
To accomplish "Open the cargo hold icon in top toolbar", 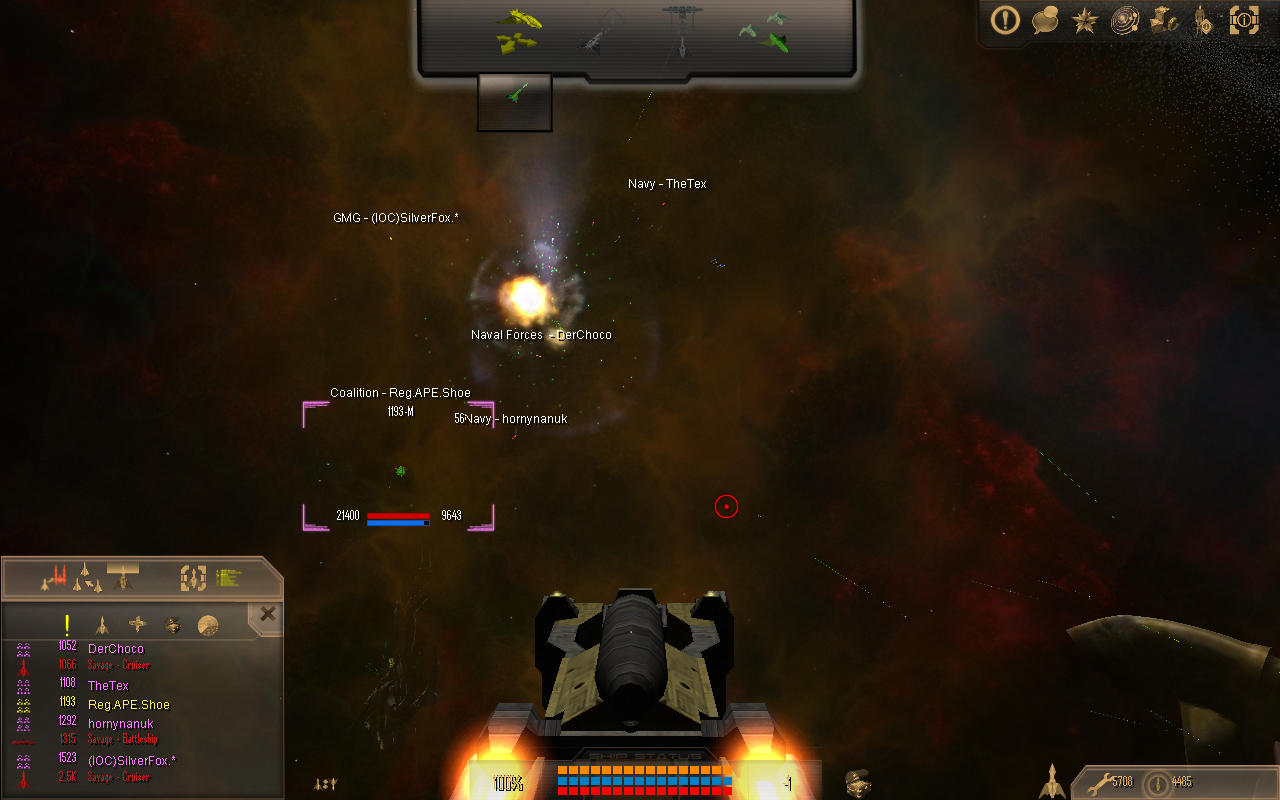I will [x=1162, y=20].
